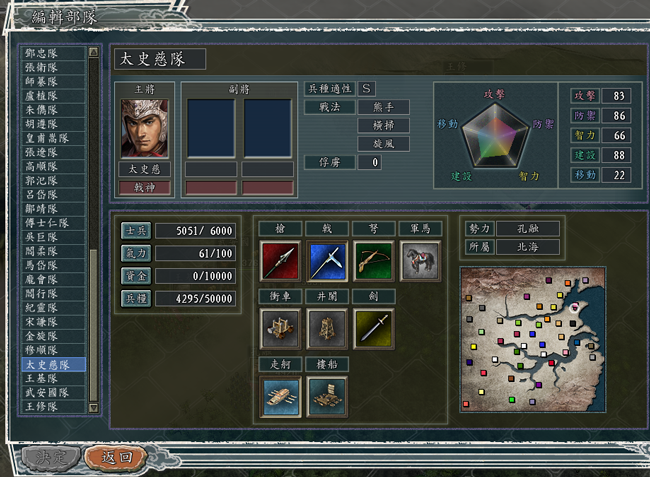Viewport: 650px width, 477px height.
Task: Choose the 樓船 tower ship icon
Action: [x=327, y=396]
